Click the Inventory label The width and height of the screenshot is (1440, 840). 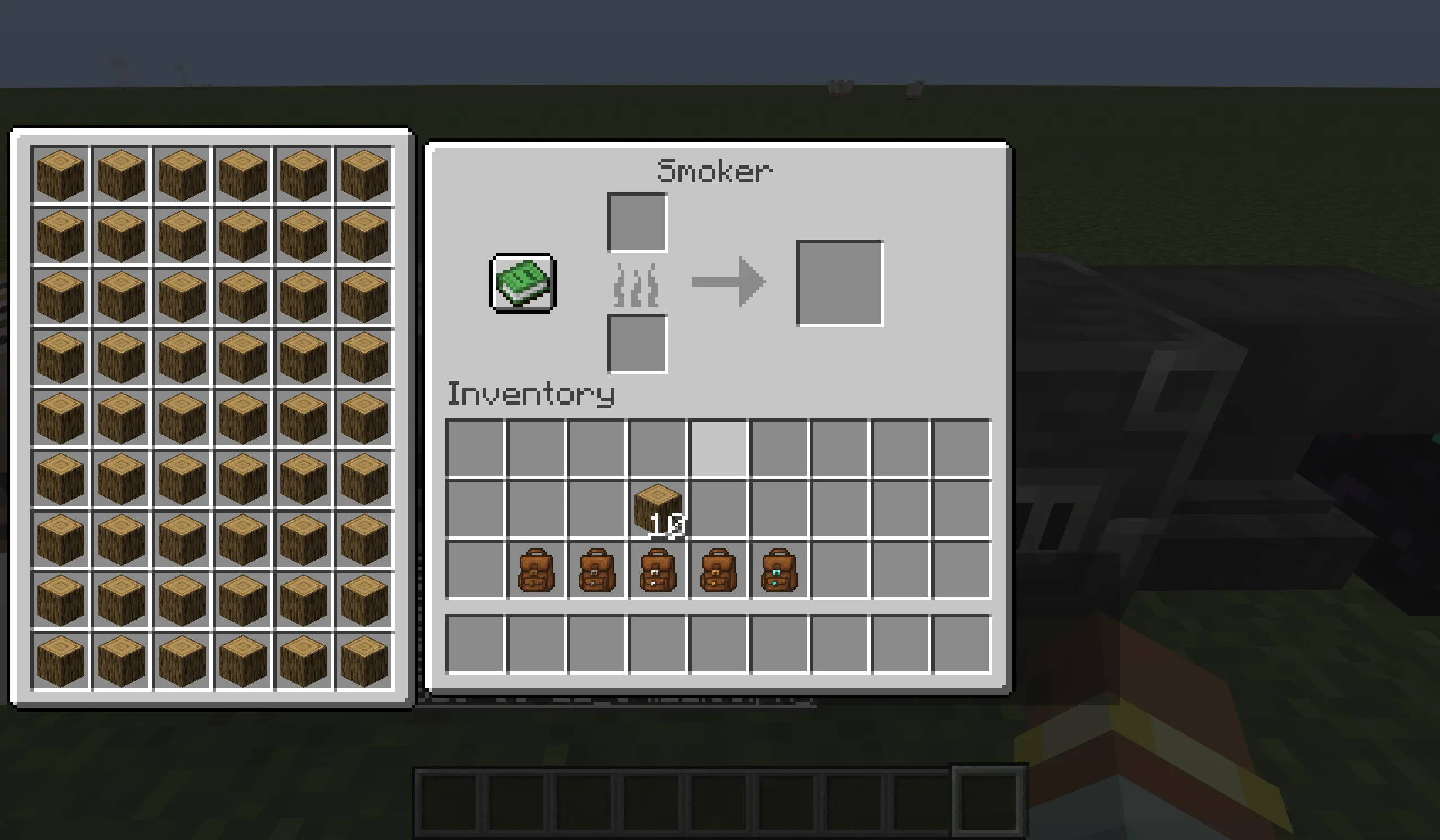[530, 394]
